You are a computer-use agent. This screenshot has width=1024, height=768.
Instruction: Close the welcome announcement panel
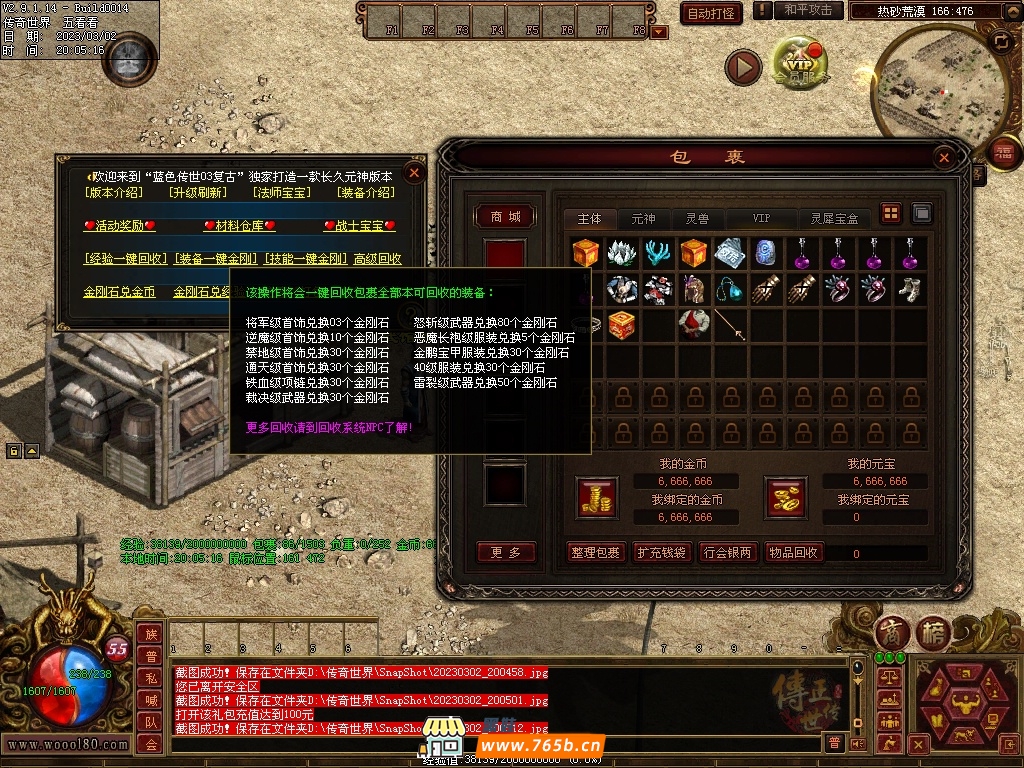point(415,172)
